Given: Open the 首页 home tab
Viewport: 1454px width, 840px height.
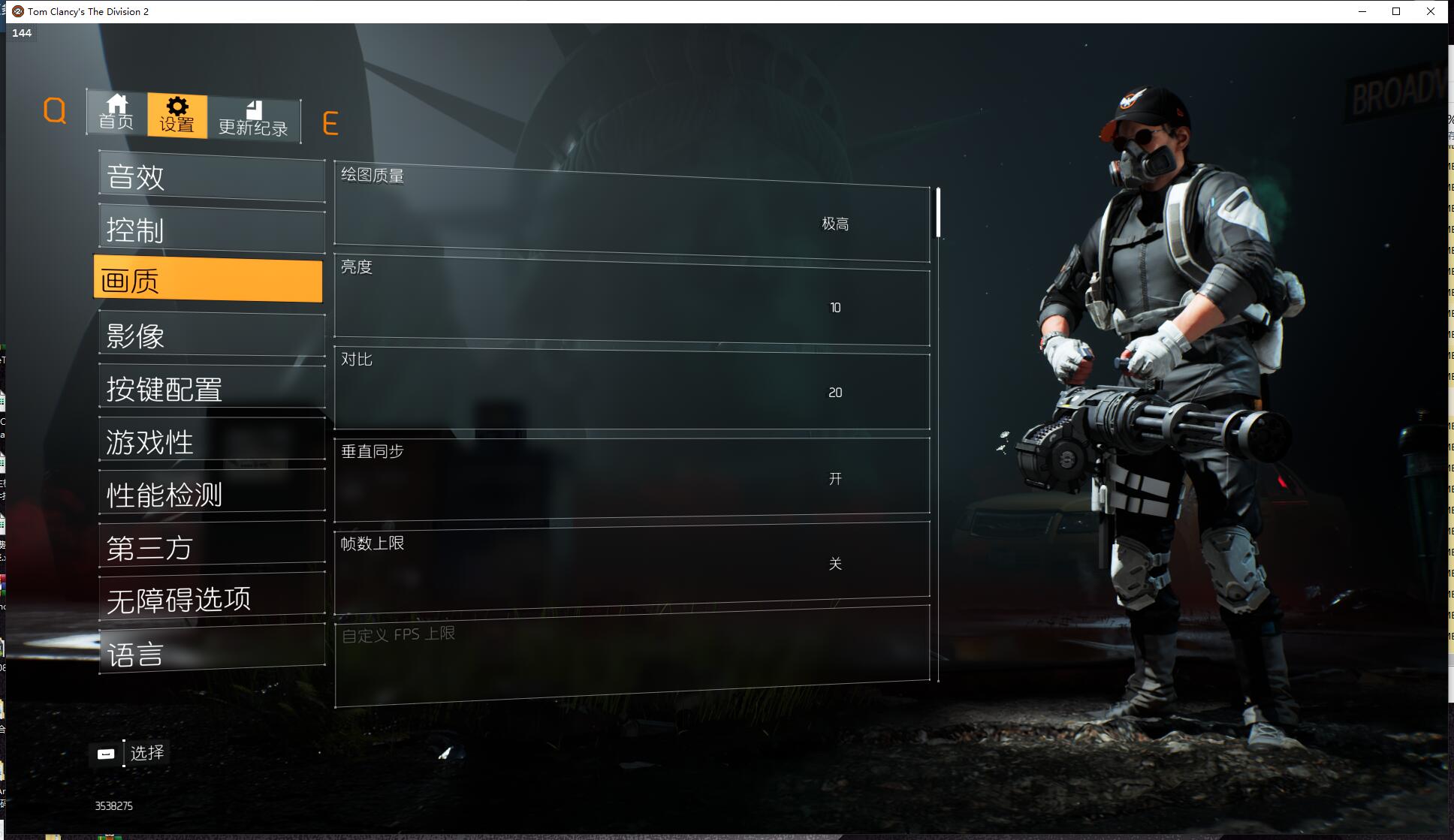Looking at the screenshot, I should [x=116, y=113].
